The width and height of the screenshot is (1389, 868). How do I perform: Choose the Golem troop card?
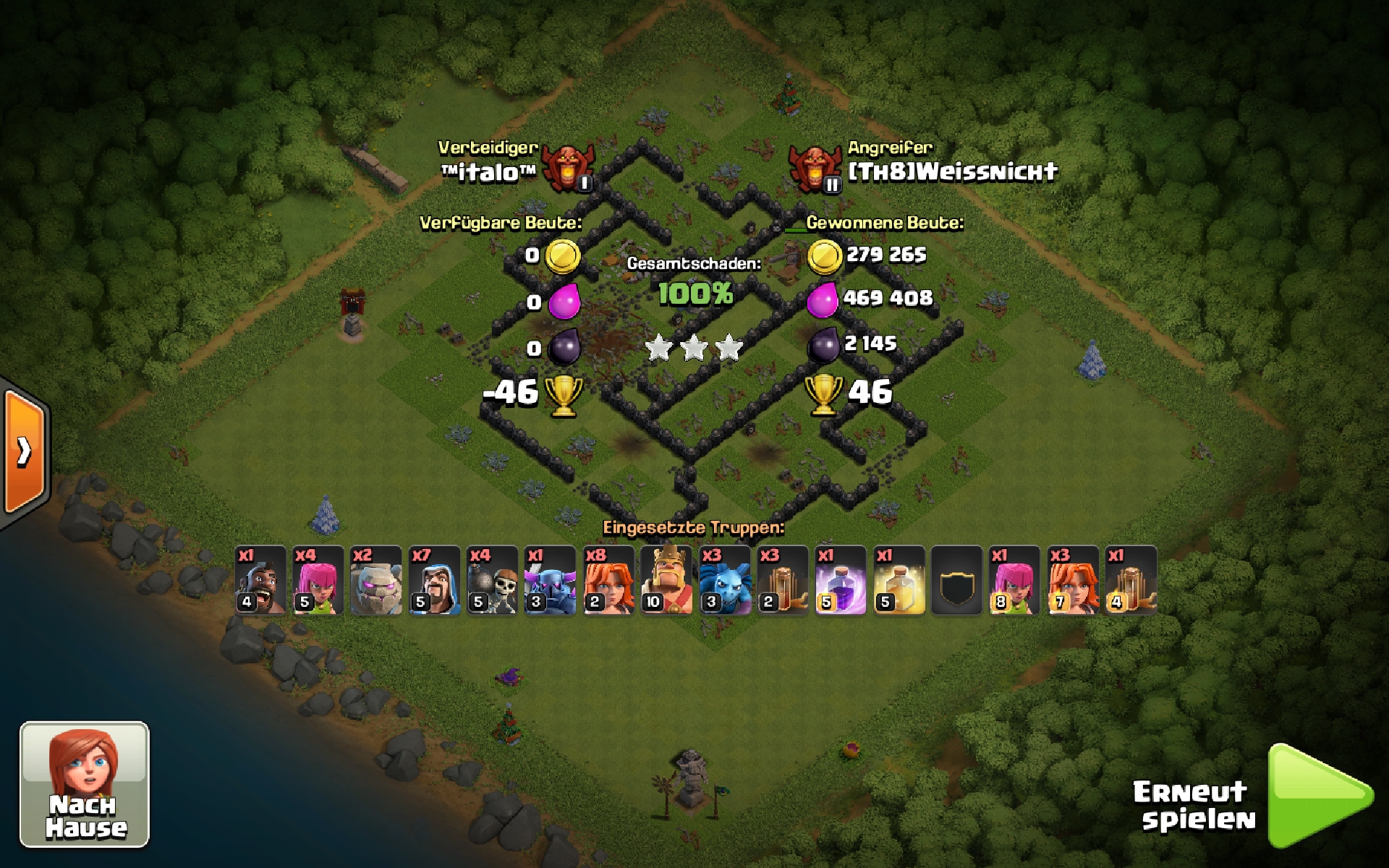coord(376,580)
